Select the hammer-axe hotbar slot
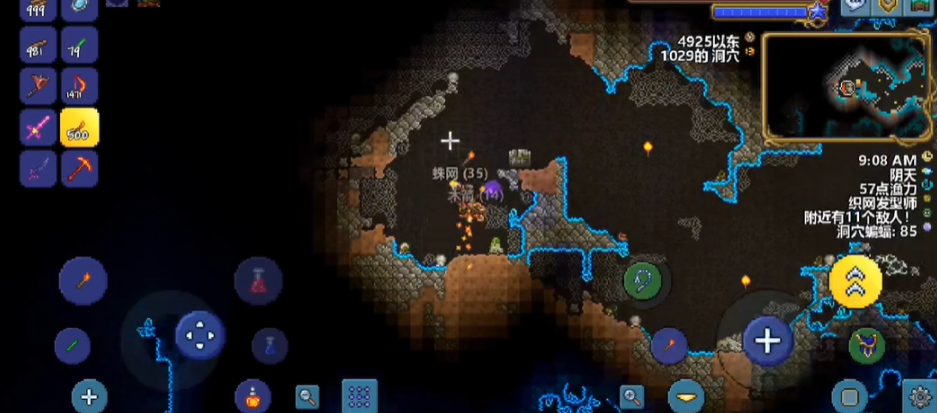 pyautogui.click(x=38, y=87)
